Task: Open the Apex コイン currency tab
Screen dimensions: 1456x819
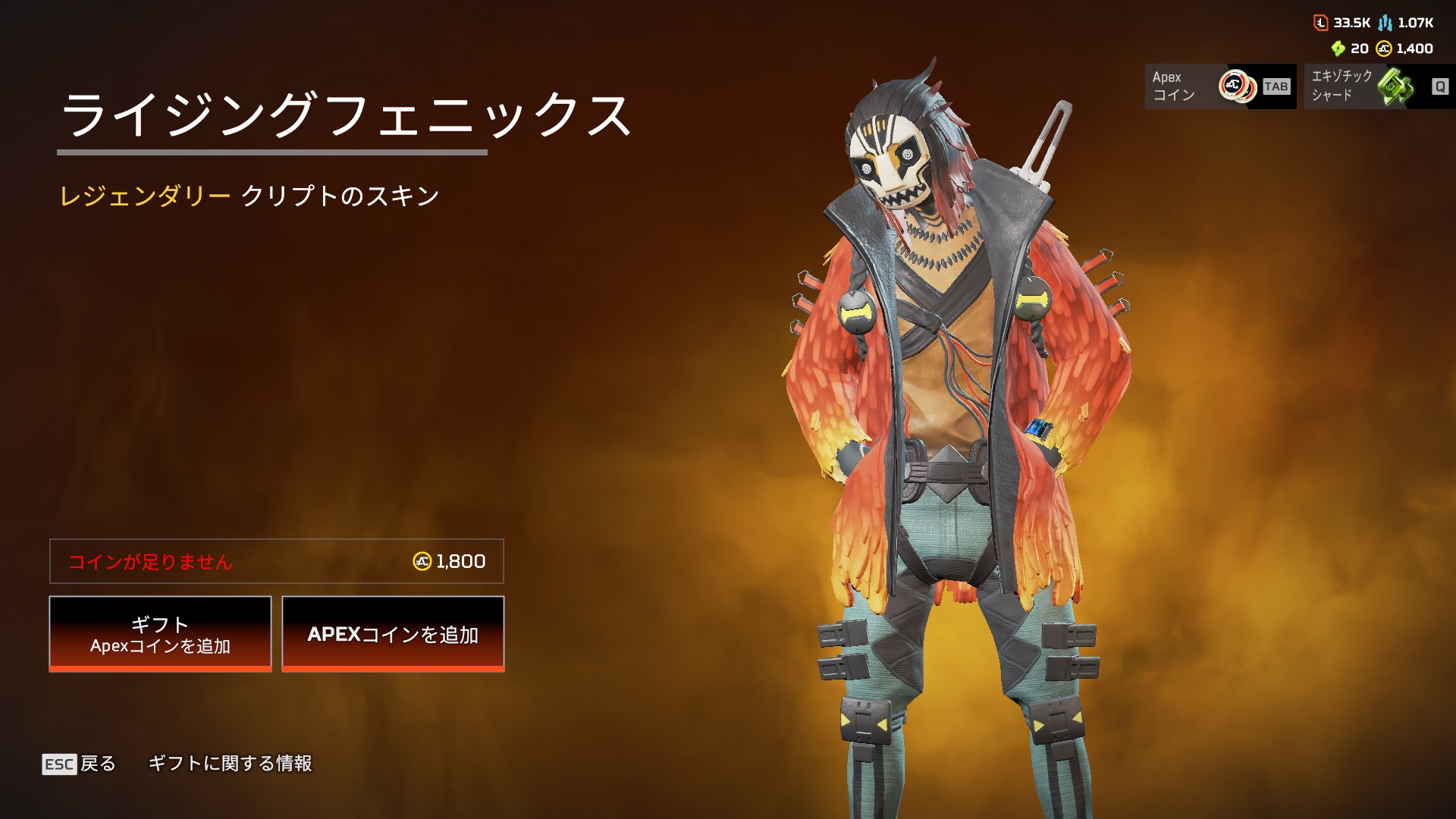Action: click(x=1220, y=86)
